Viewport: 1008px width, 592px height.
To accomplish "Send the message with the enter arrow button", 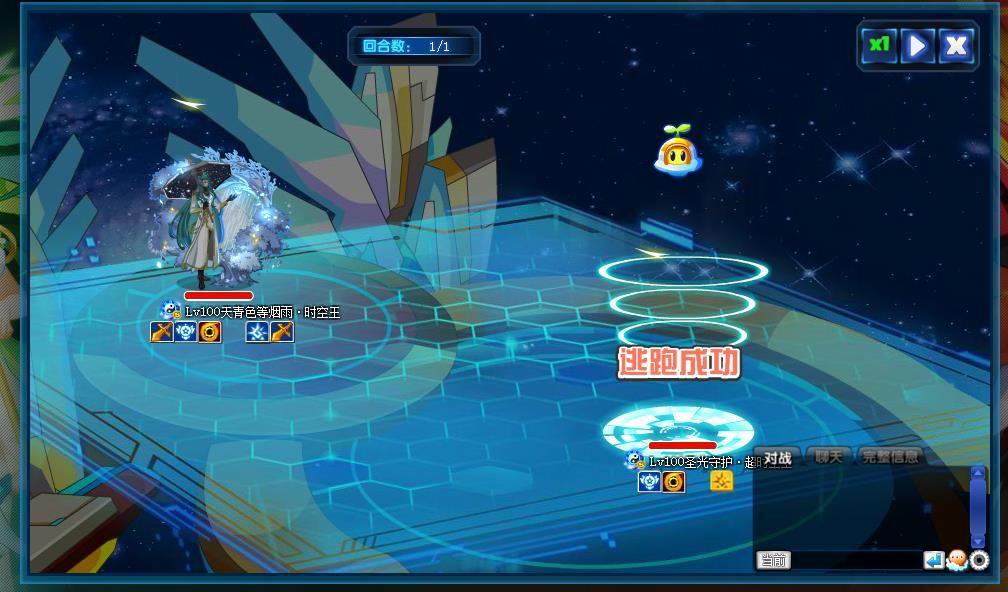I will 933,560.
